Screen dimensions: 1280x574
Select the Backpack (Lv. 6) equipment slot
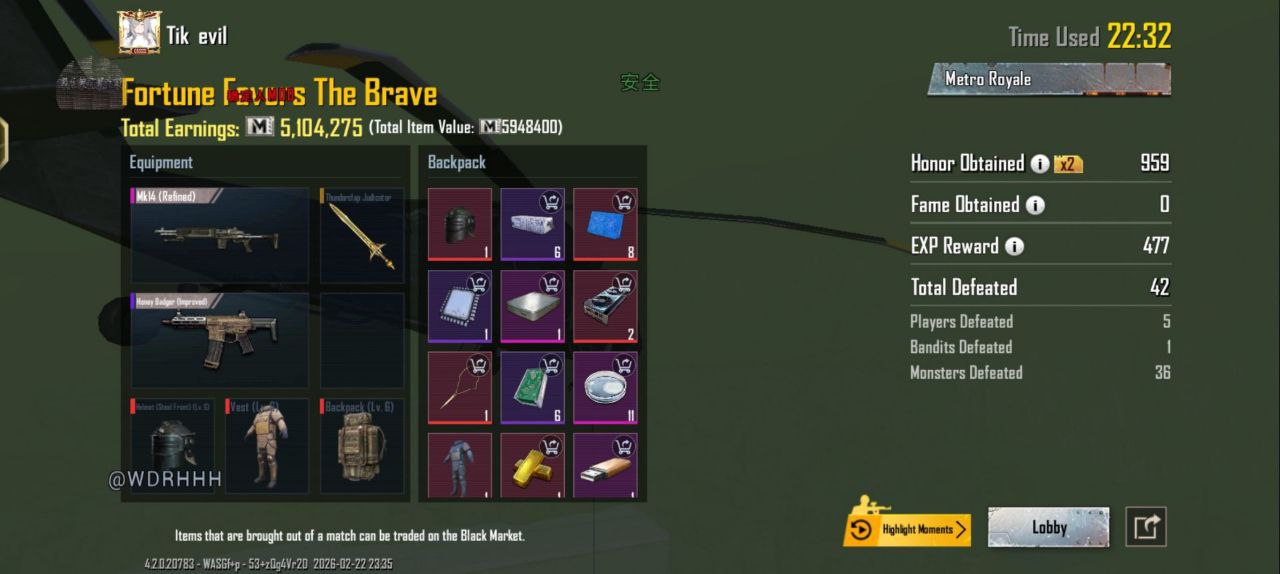[362, 447]
